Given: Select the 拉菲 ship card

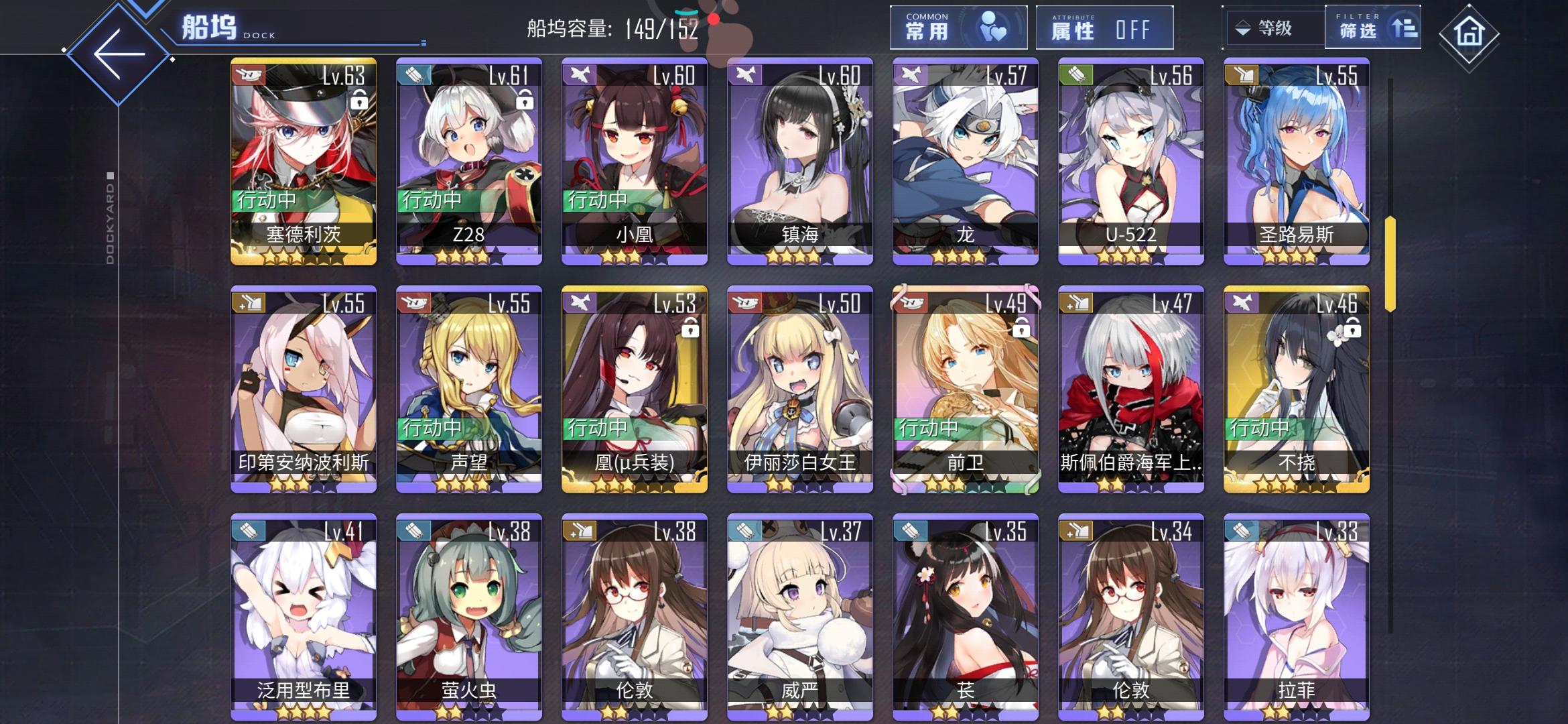Looking at the screenshot, I should [1297, 613].
